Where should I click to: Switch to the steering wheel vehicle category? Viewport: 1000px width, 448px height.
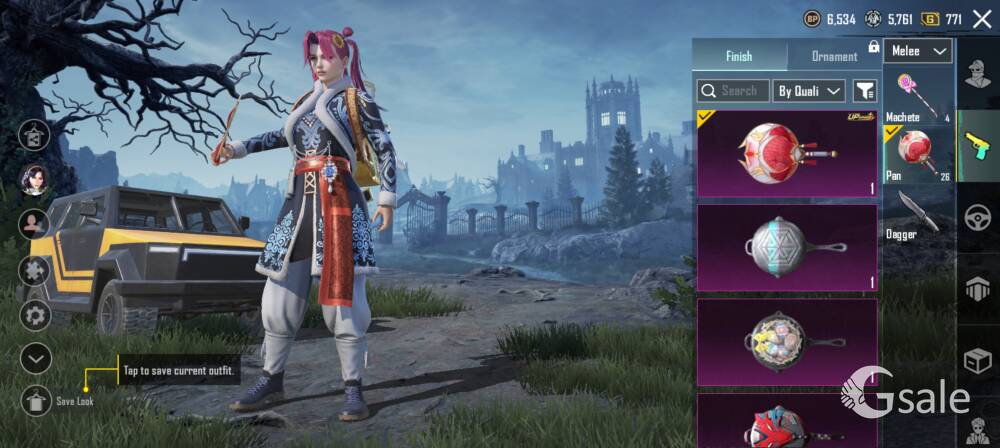[978, 217]
